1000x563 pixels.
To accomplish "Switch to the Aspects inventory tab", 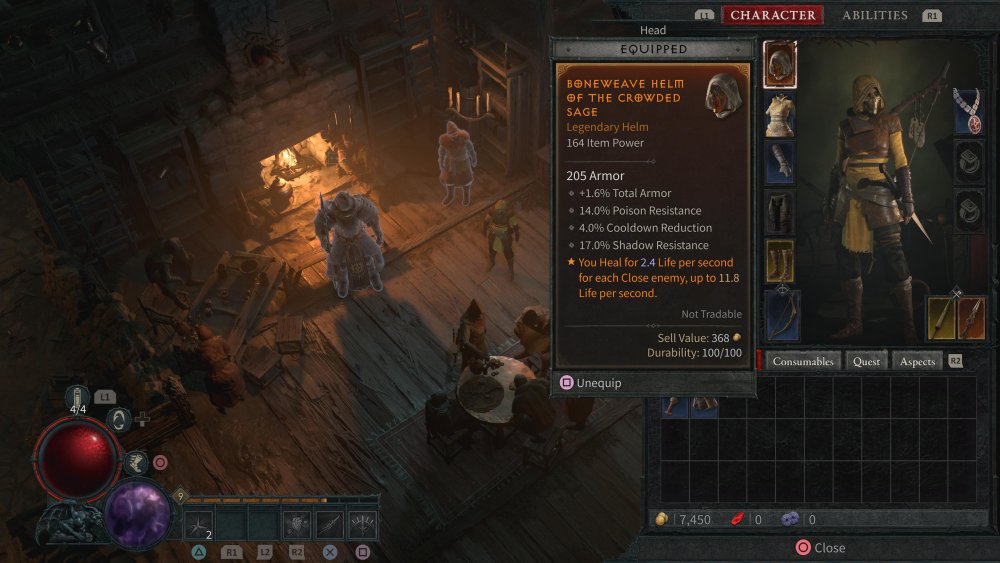I will point(917,361).
